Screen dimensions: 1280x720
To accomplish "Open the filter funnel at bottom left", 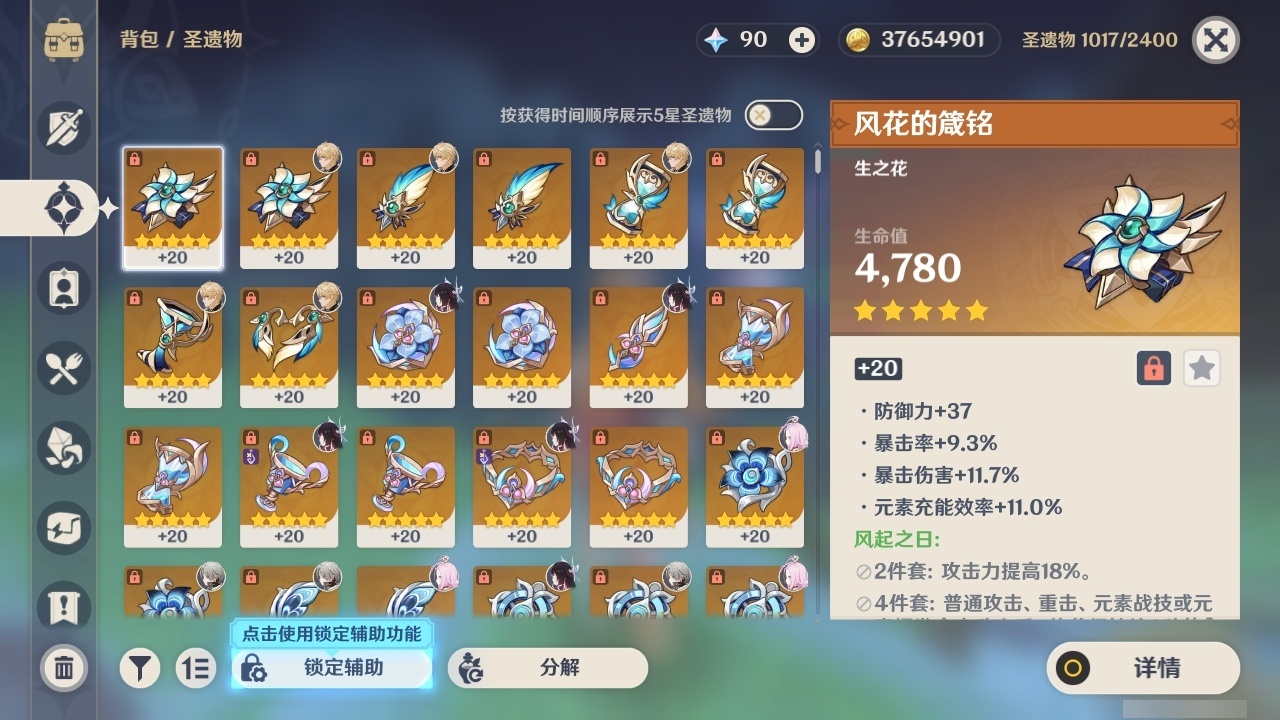I will pyautogui.click(x=140, y=668).
